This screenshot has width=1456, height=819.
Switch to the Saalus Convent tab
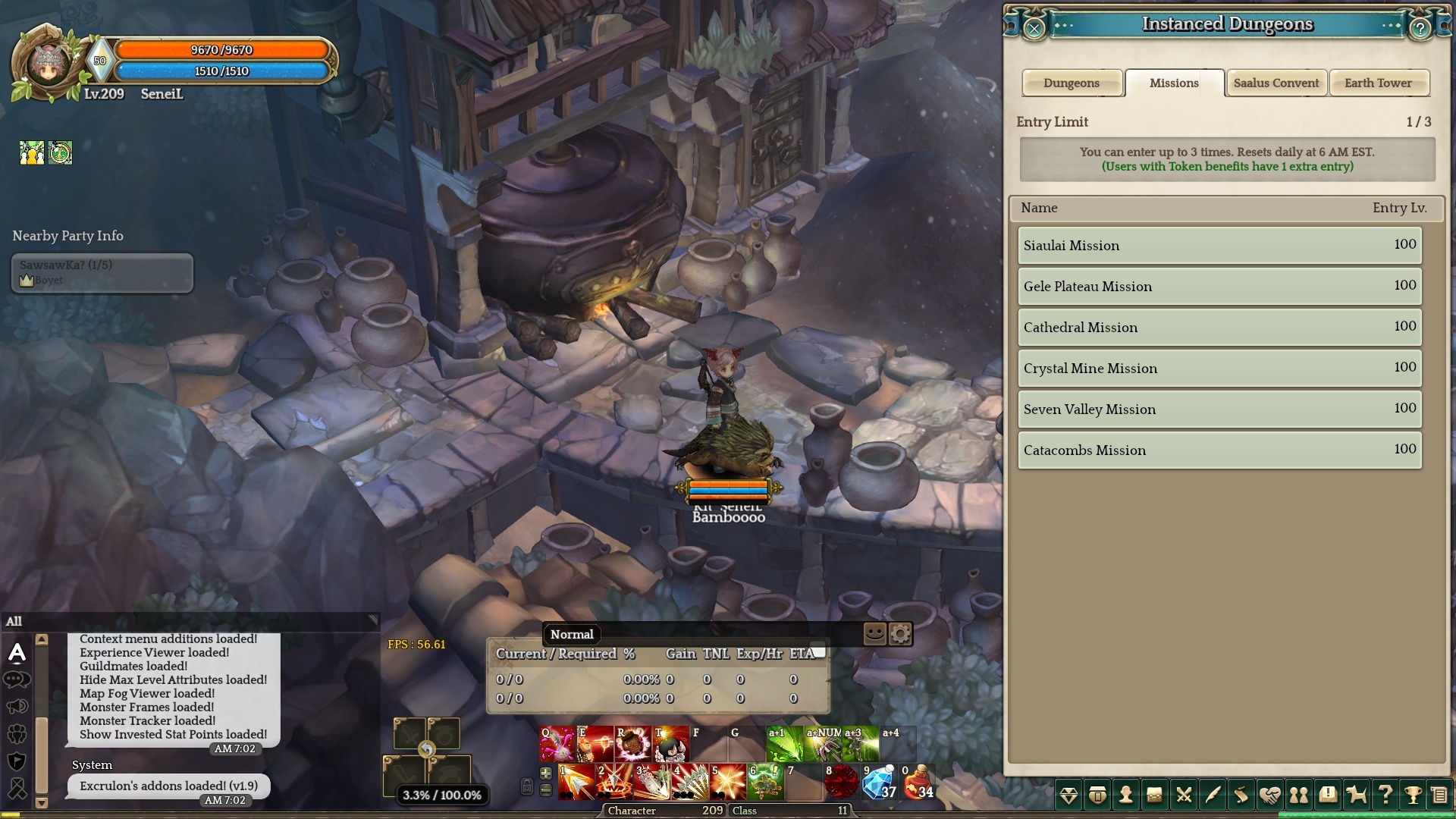pyautogui.click(x=1276, y=83)
